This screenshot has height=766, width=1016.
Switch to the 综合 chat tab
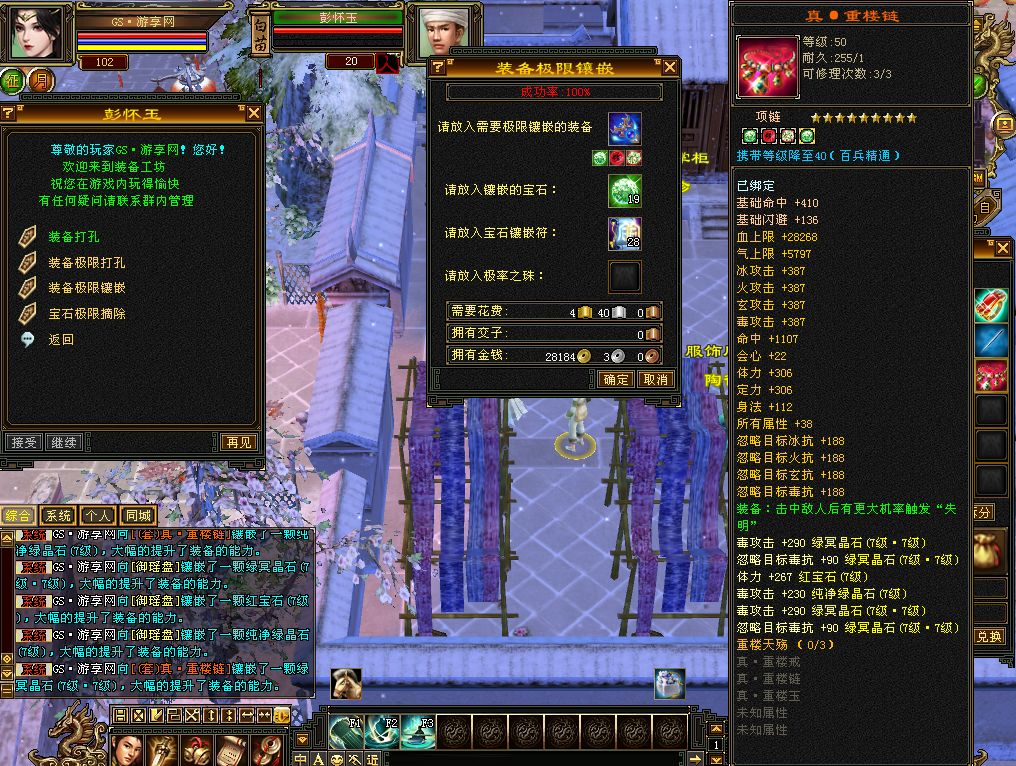click(x=18, y=516)
